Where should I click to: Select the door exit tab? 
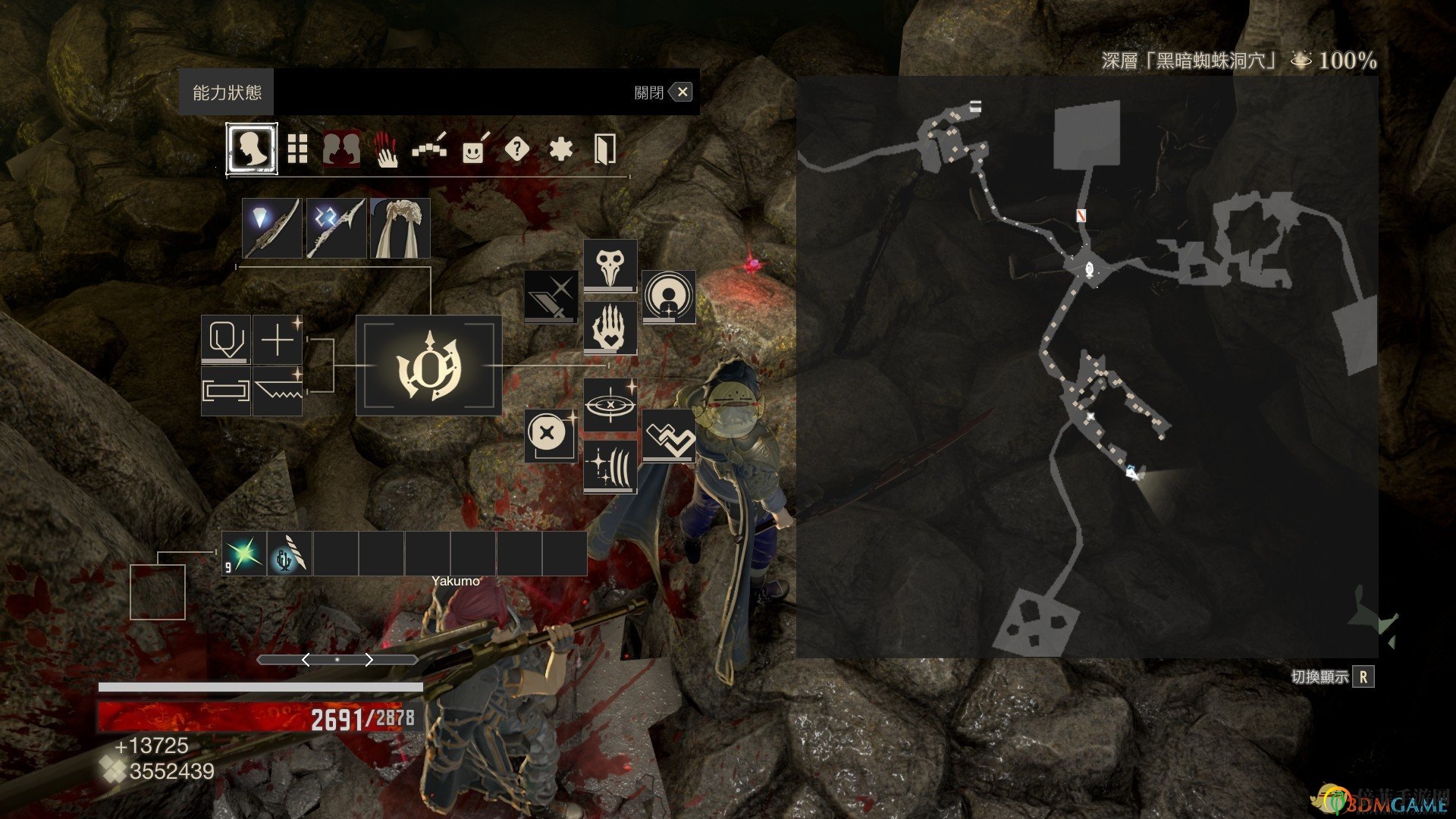(604, 149)
